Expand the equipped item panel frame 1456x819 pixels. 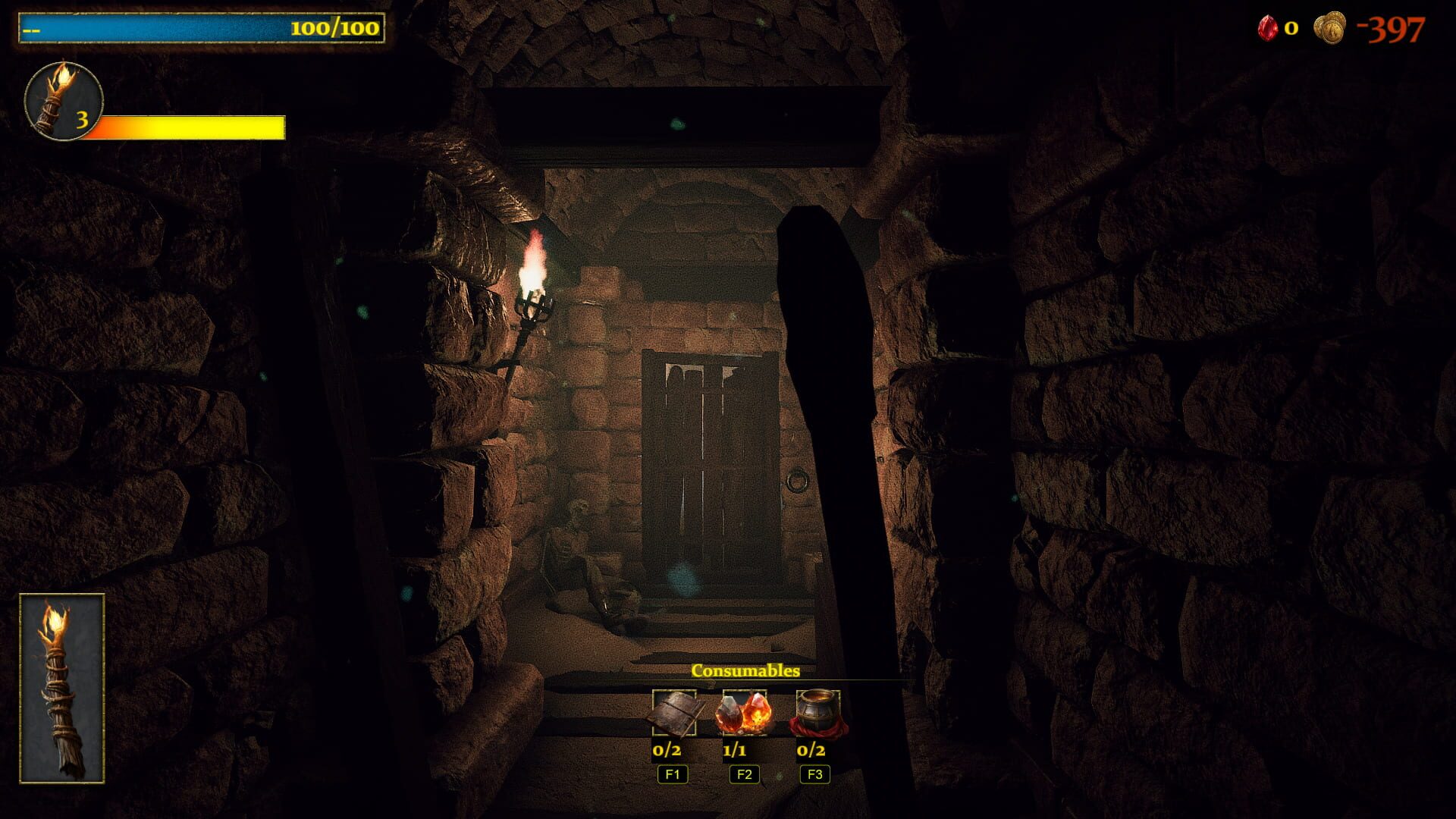tap(62, 688)
